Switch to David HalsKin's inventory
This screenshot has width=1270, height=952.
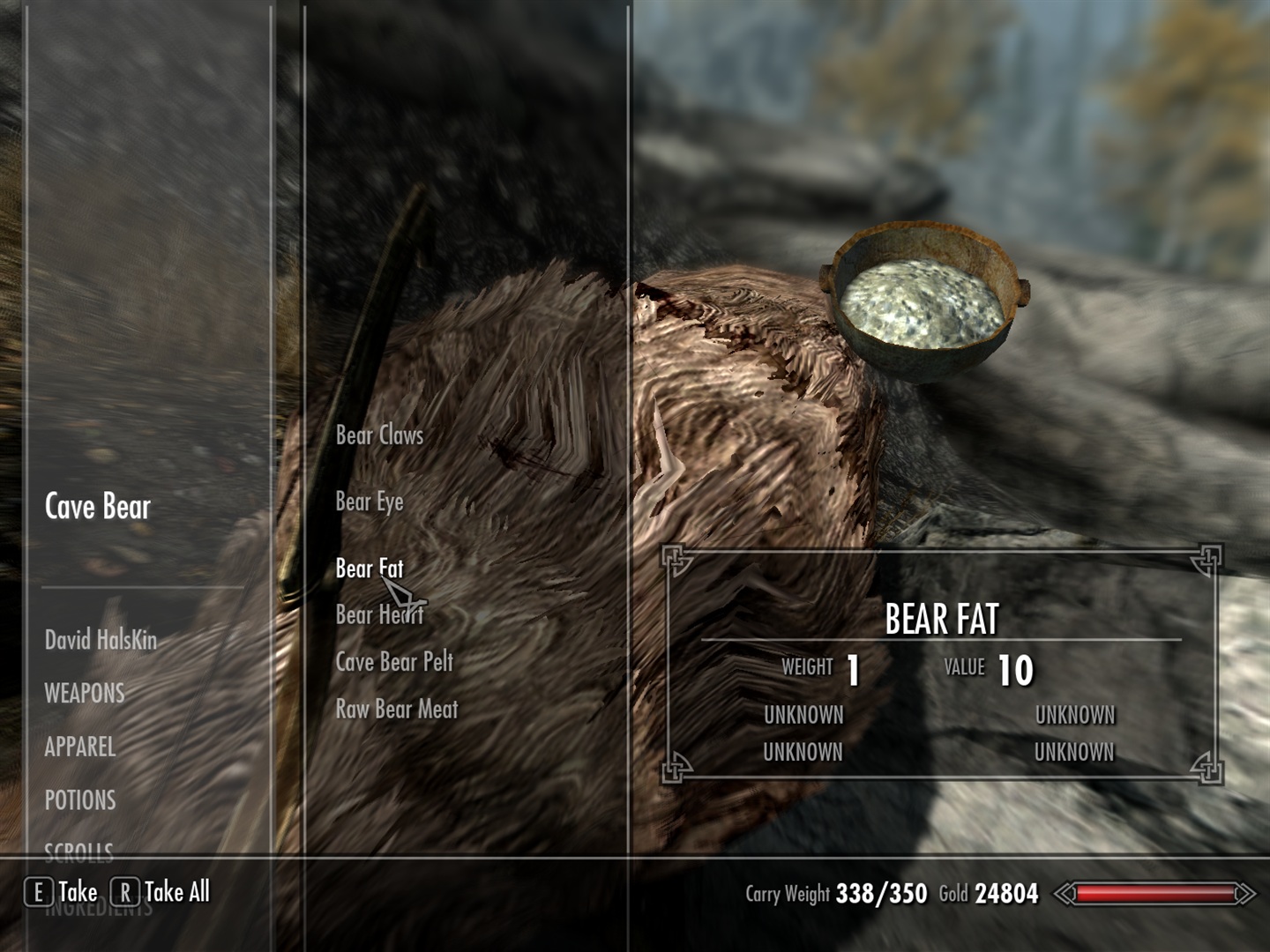[x=101, y=640]
